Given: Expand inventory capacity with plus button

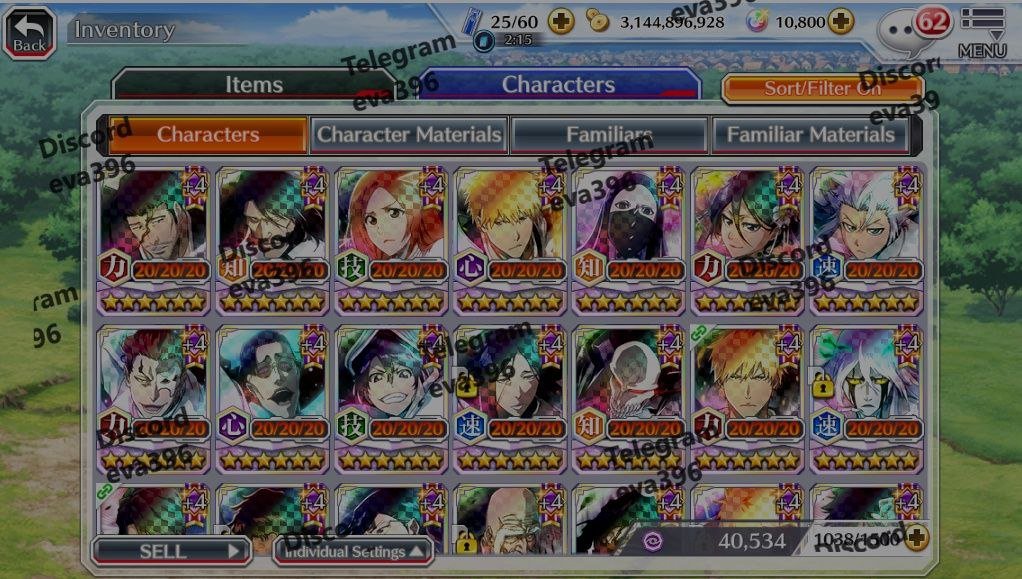Looking at the screenshot, I should [915, 539].
